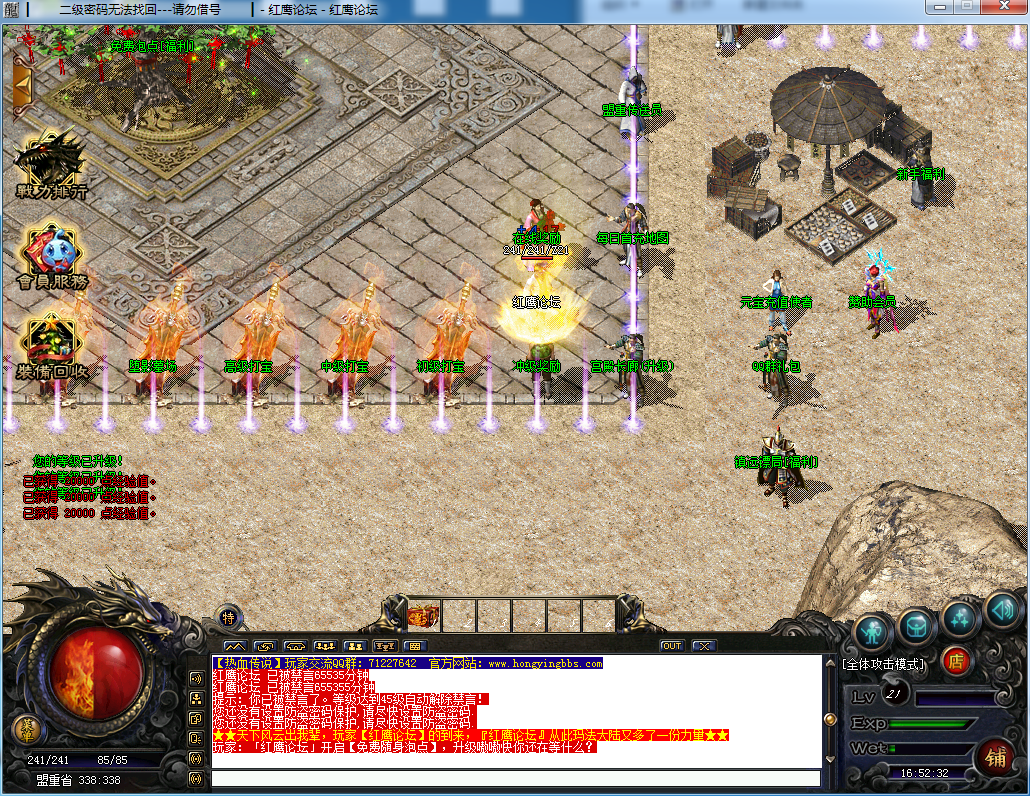Toggle the attack mode label 全体攻击模式

click(884, 663)
